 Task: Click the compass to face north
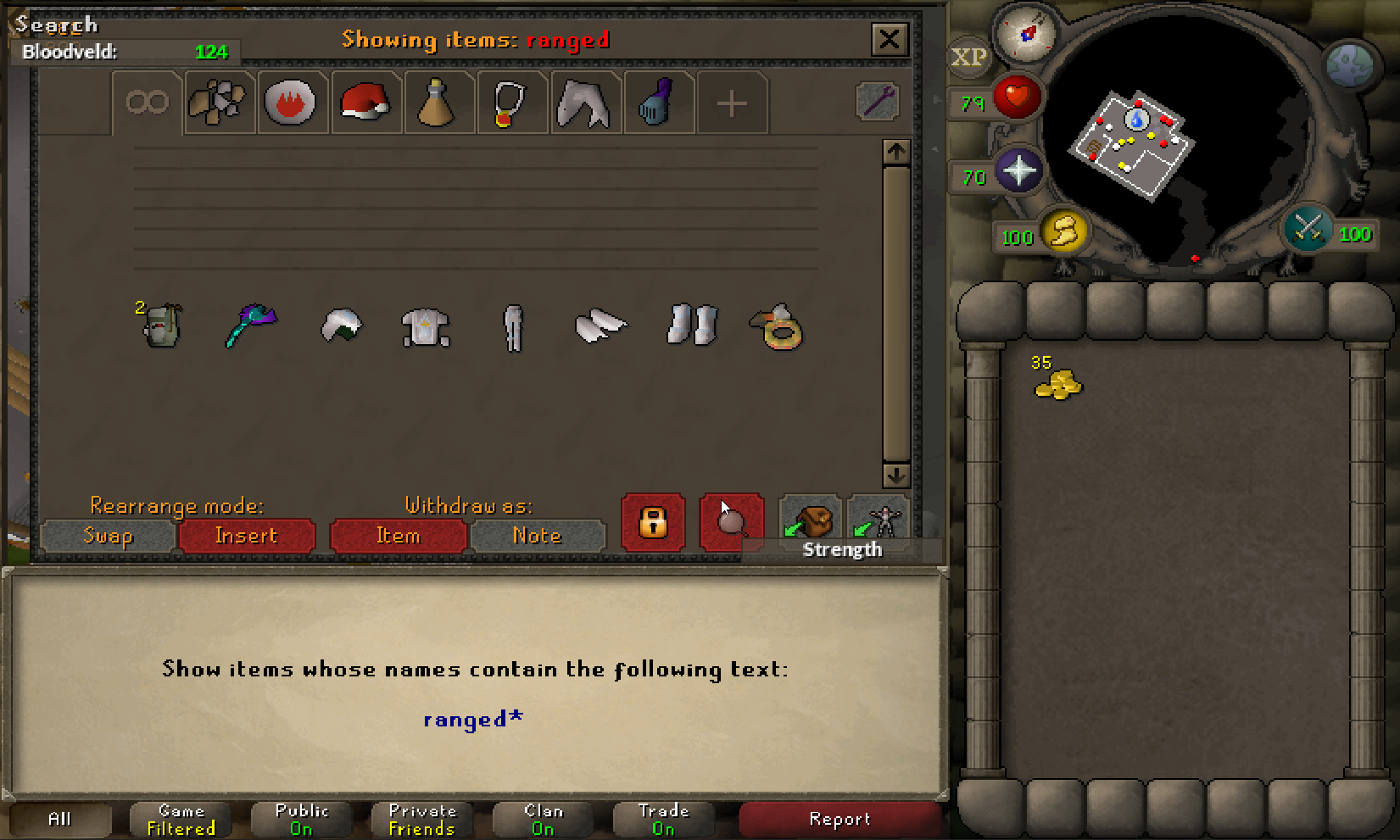1027,34
